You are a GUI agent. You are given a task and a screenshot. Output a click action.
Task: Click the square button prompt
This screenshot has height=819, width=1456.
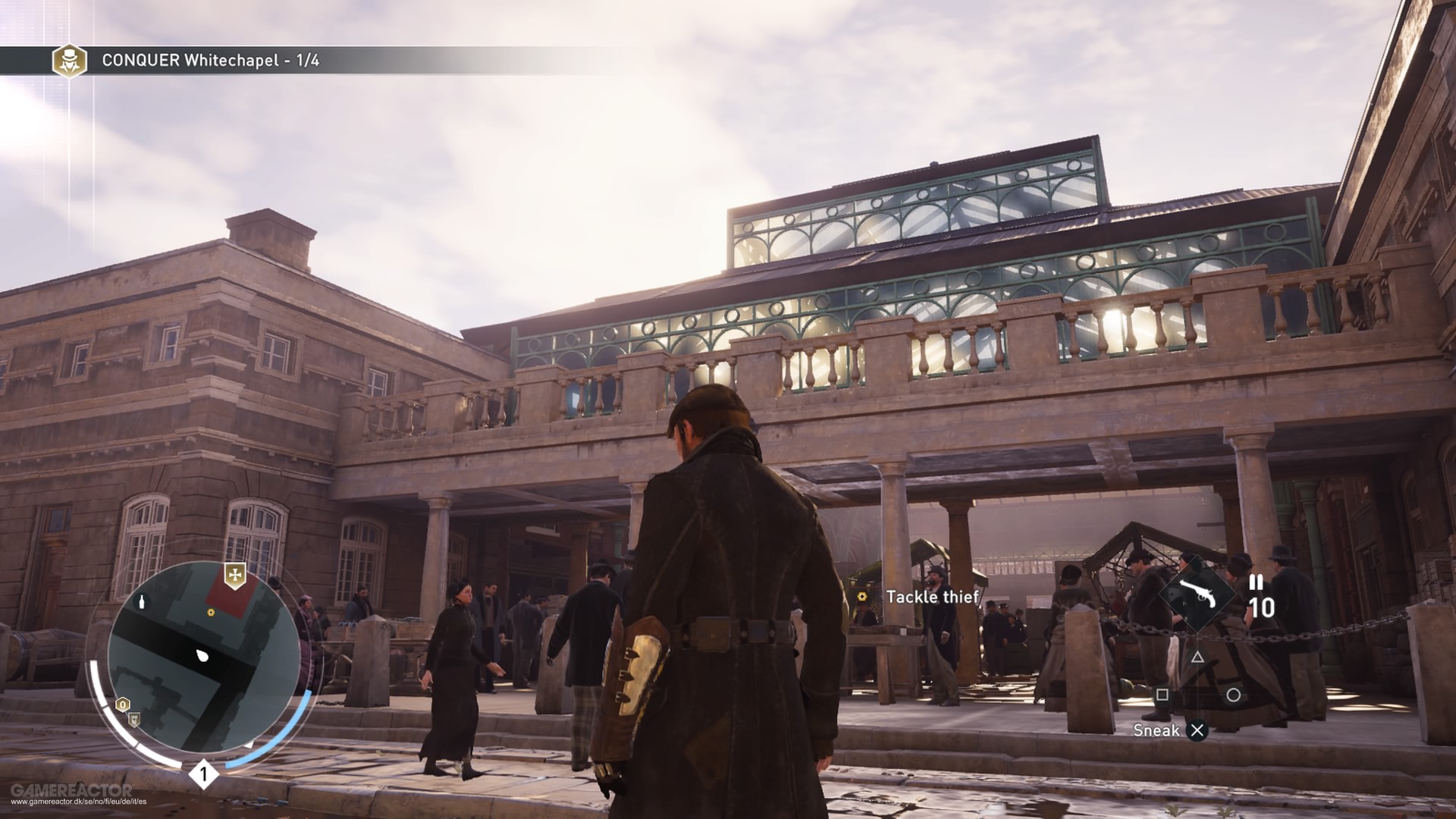1162,695
